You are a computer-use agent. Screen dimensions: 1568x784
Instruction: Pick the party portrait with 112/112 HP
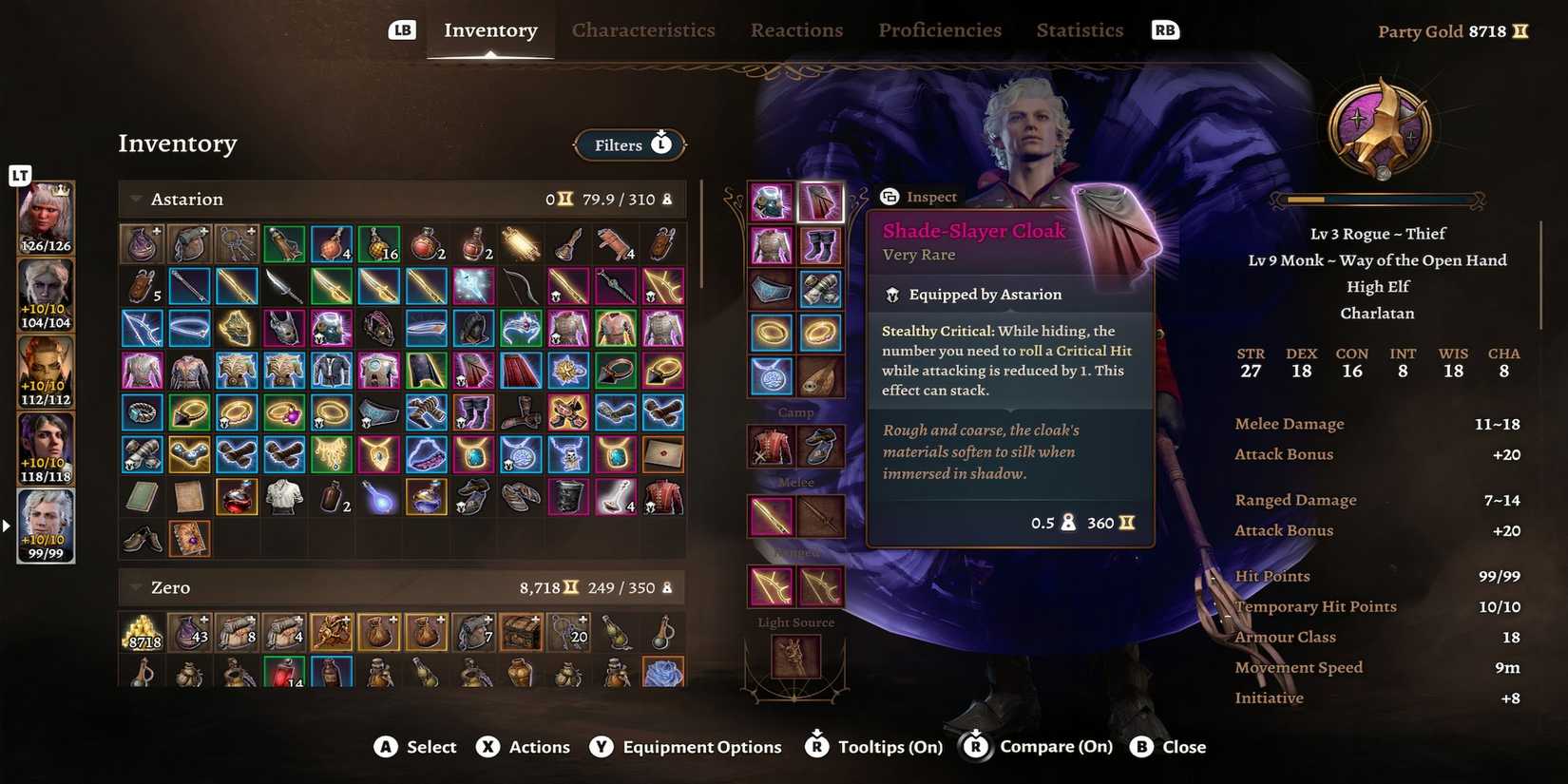46,372
